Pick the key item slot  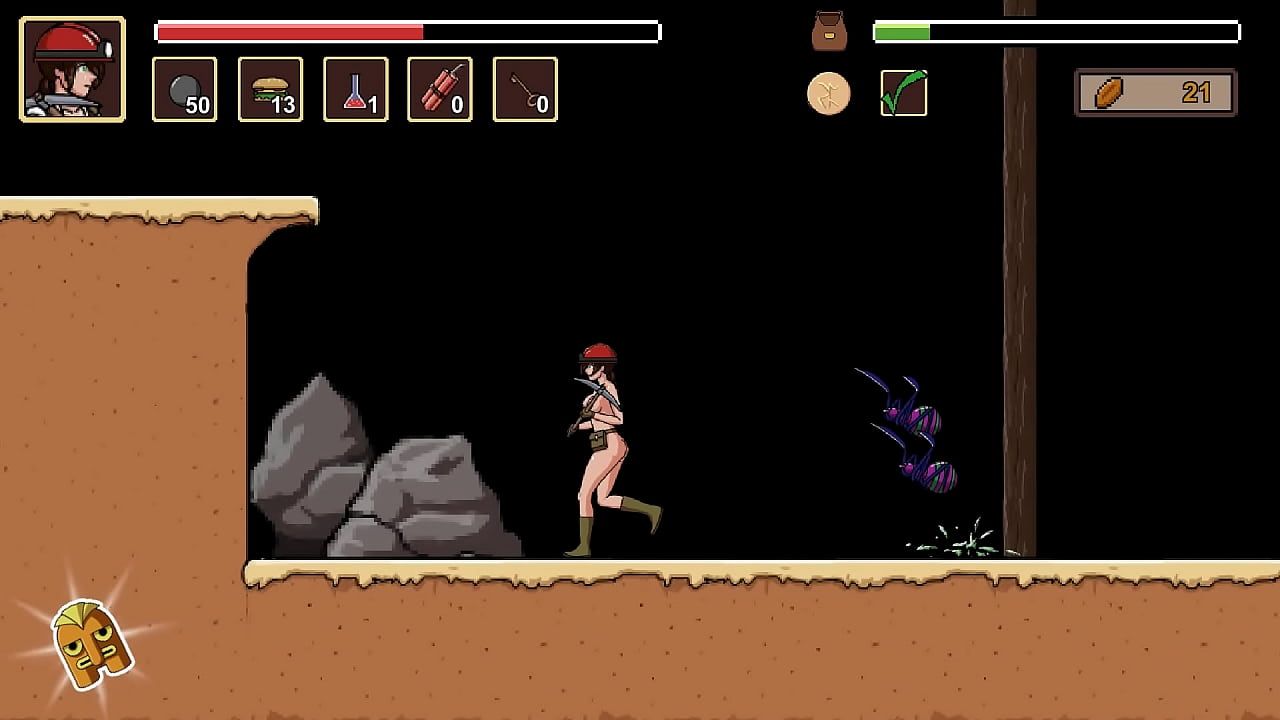click(525, 90)
